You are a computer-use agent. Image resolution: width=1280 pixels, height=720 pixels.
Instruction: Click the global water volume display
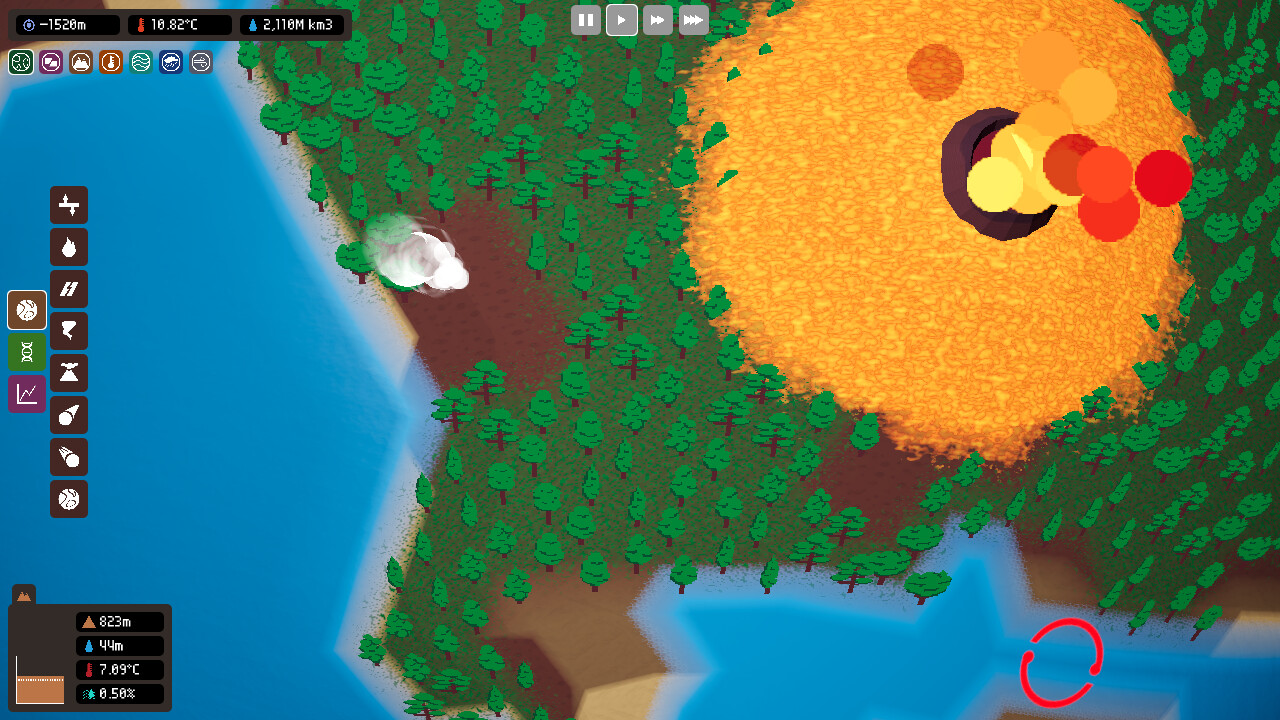pos(291,25)
